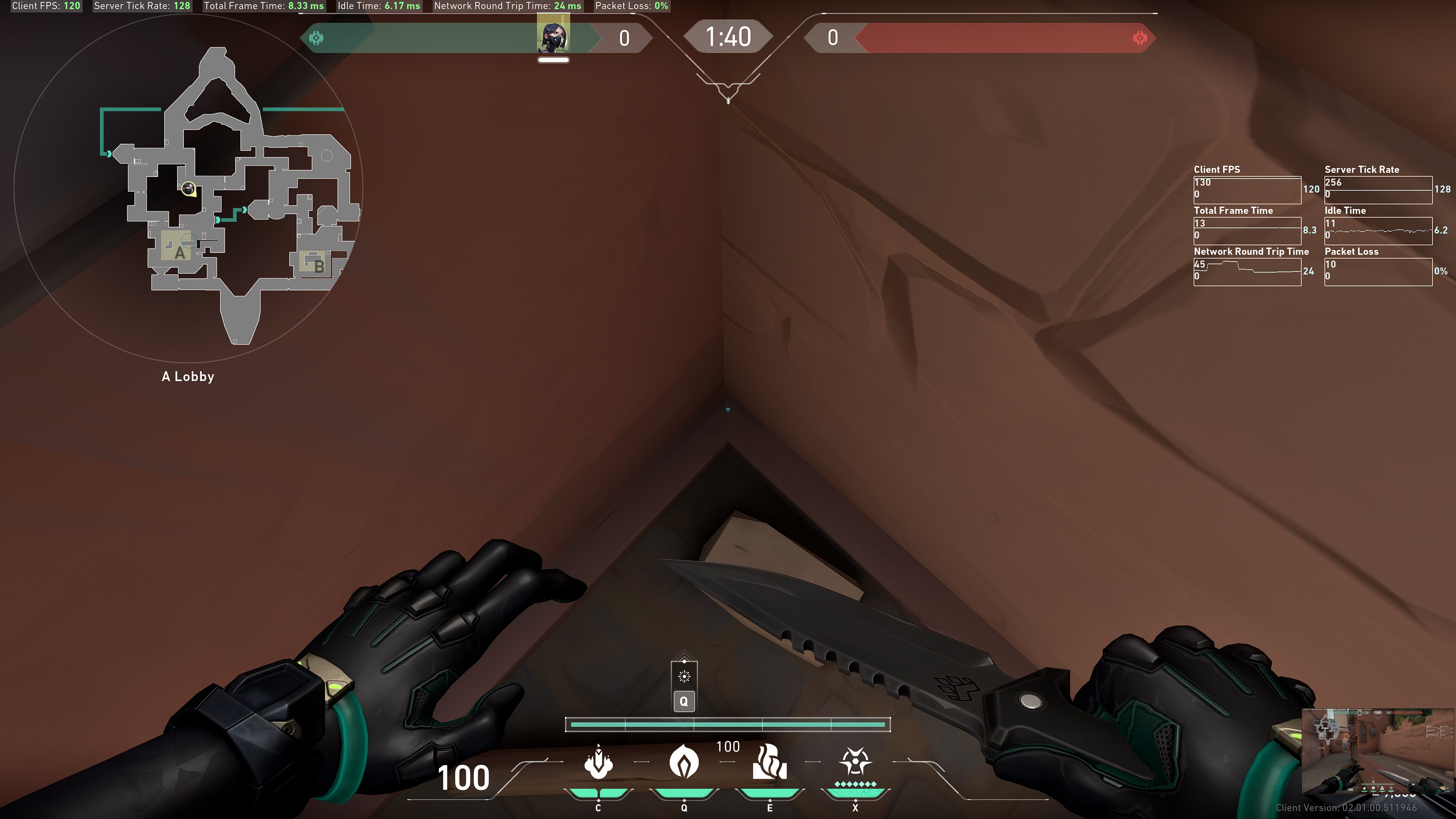This screenshot has width=1456, height=819.
Task: Activate the Snake Bite ability icon
Action: tap(598, 763)
